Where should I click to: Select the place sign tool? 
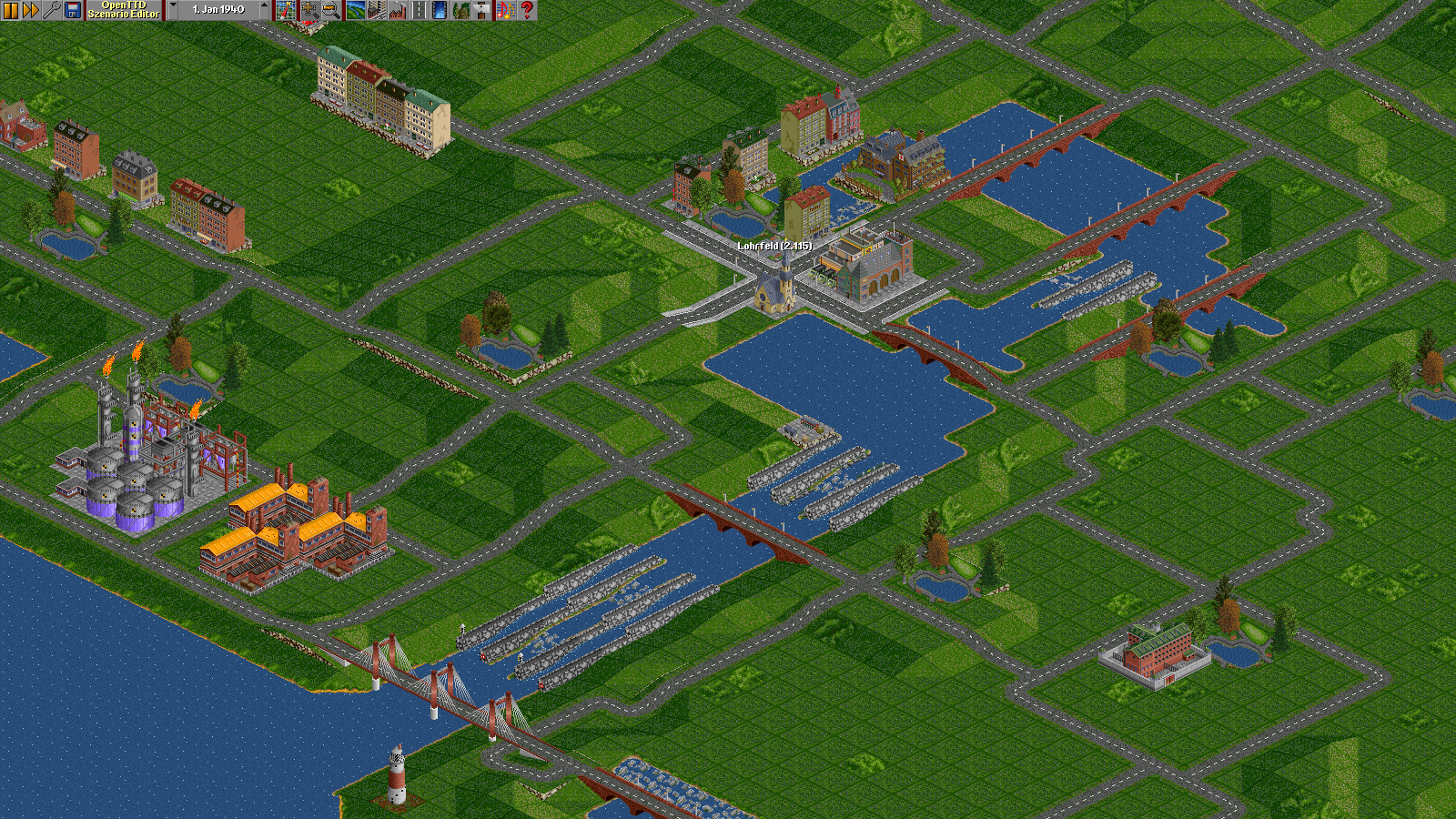[x=482, y=10]
